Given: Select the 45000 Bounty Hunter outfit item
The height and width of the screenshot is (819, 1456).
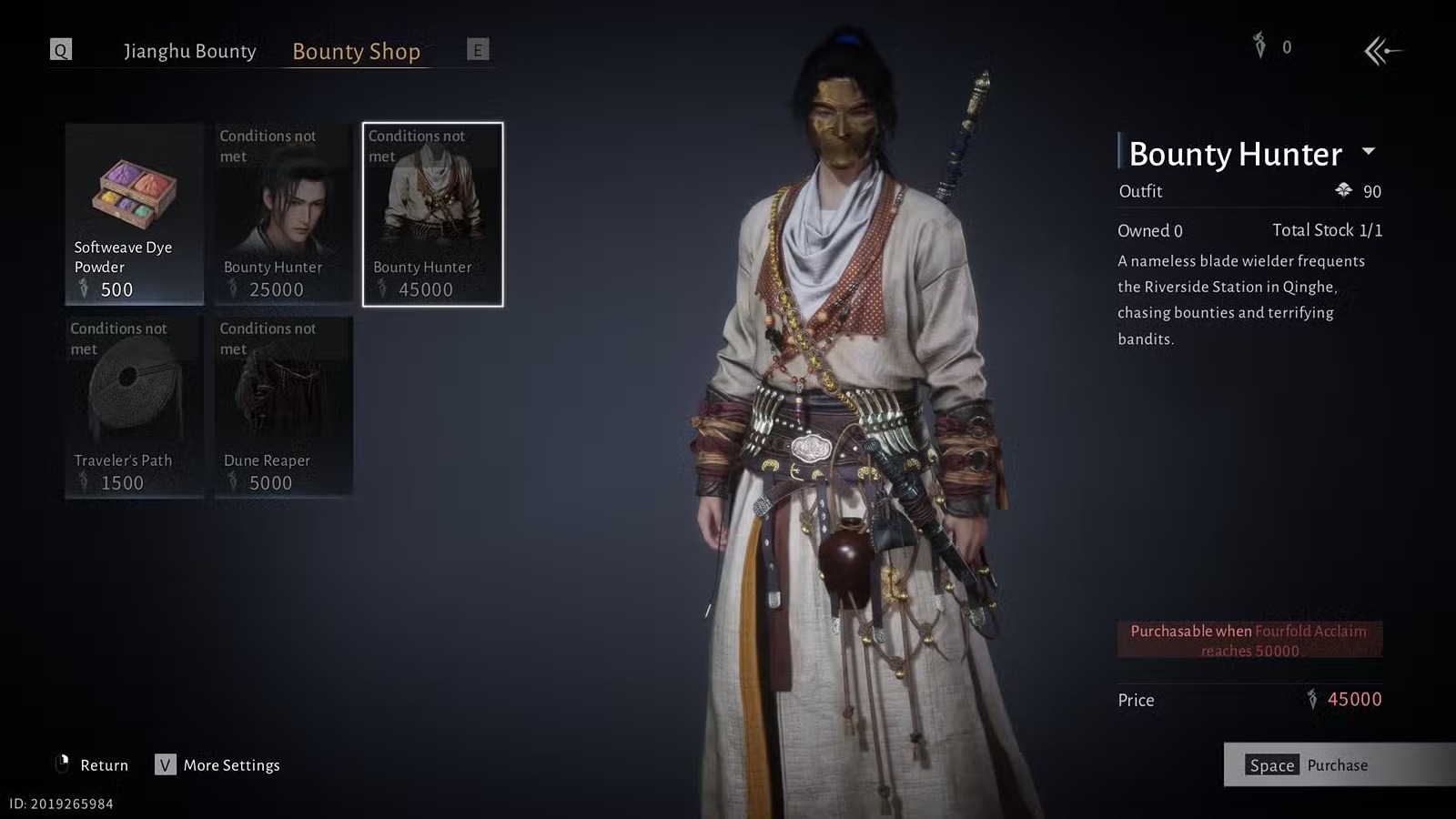Looking at the screenshot, I should 432,214.
